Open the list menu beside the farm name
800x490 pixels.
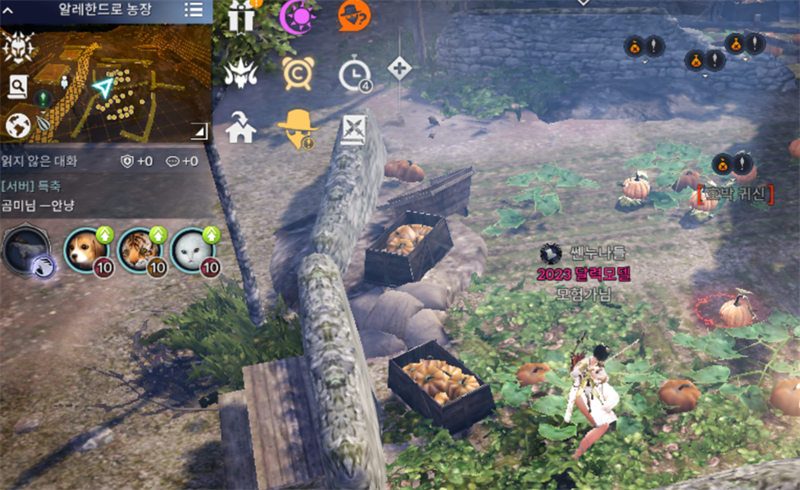click(x=194, y=10)
